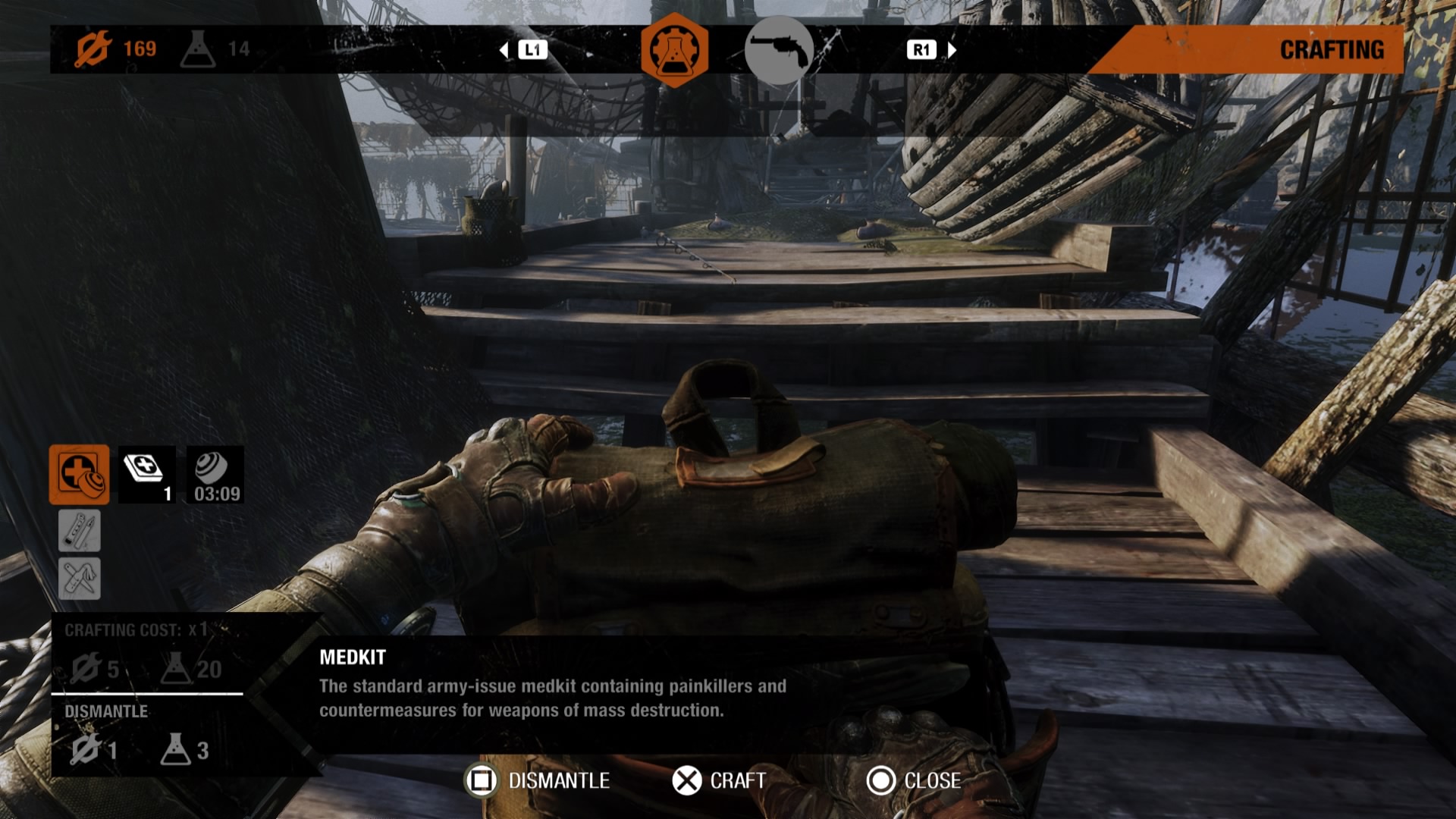This screenshot has width=1456, height=819.
Task: Craft a medkit
Action: pyautogui.click(x=719, y=780)
